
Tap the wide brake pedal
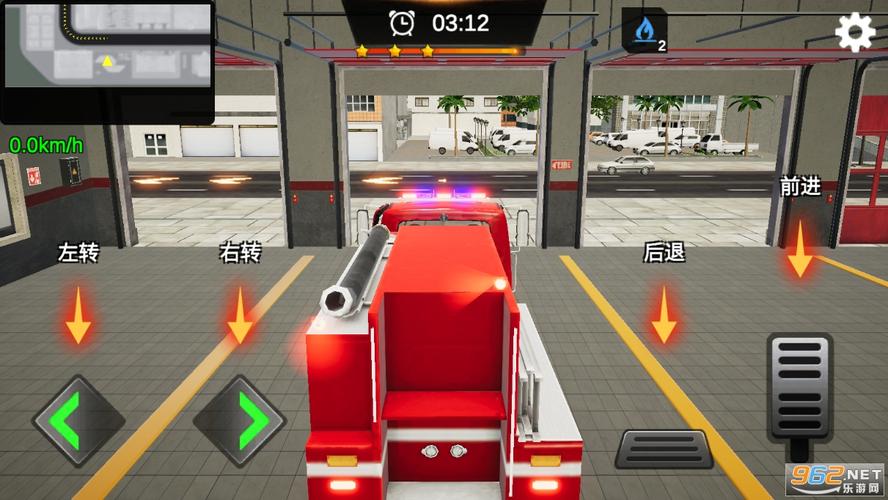pos(663,449)
